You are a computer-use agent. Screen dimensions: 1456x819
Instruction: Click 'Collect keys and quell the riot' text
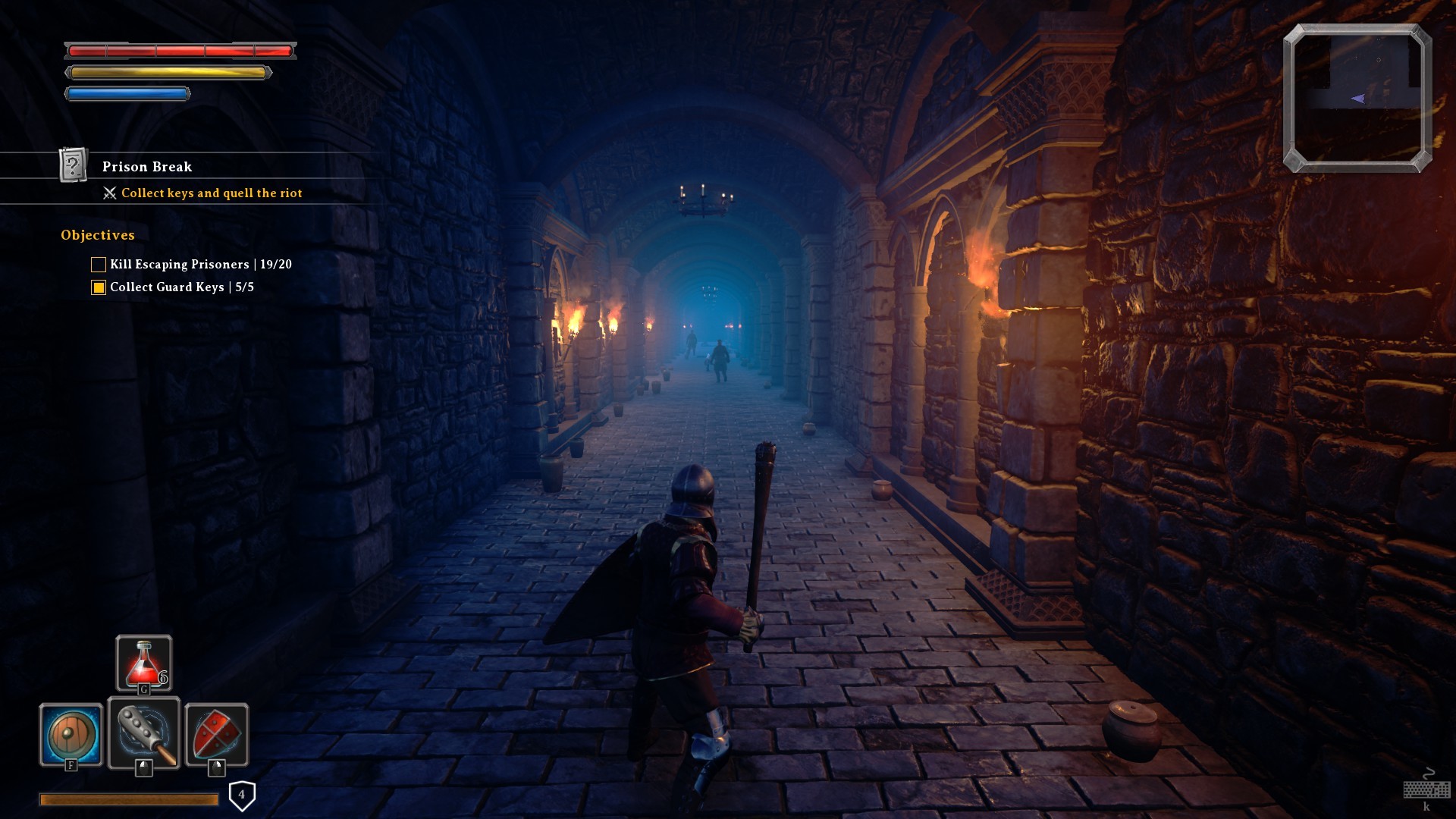[x=211, y=193]
